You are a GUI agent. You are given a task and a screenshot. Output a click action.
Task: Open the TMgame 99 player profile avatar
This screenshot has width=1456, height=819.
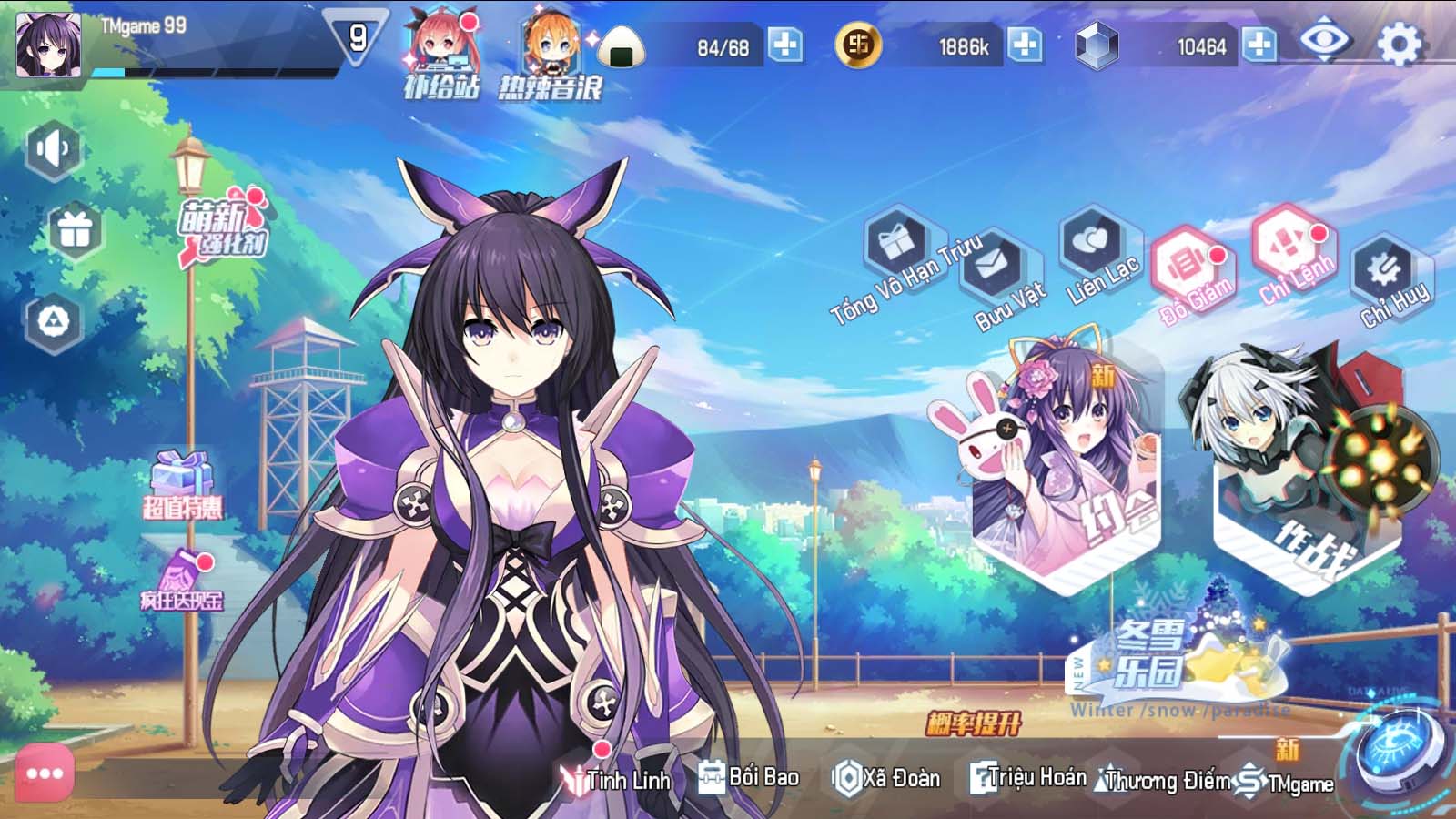pyautogui.click(x=48, y=45)
